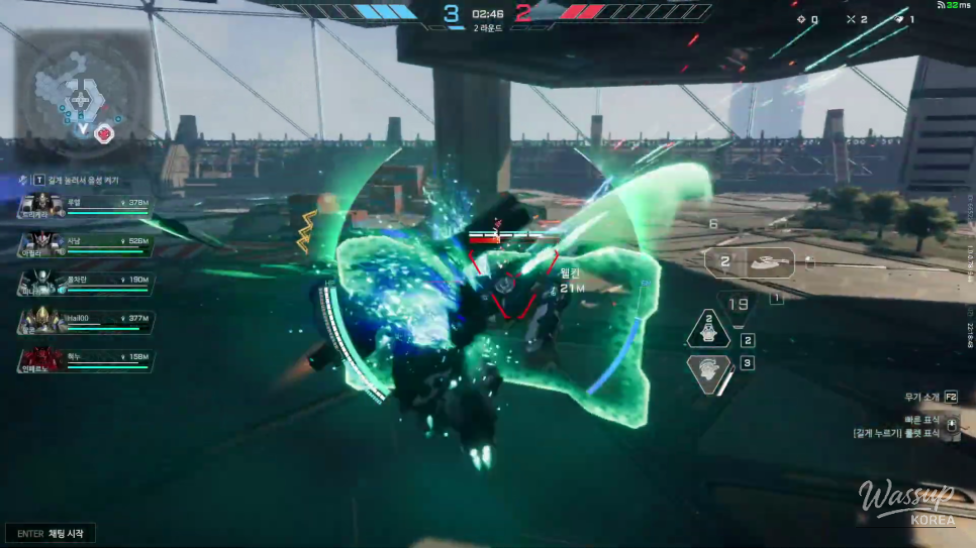Image resolution: width=976 pixels, height=548 pixels.
Task: Select teammate Hall00 in the squad list
Action: point(87,321)
